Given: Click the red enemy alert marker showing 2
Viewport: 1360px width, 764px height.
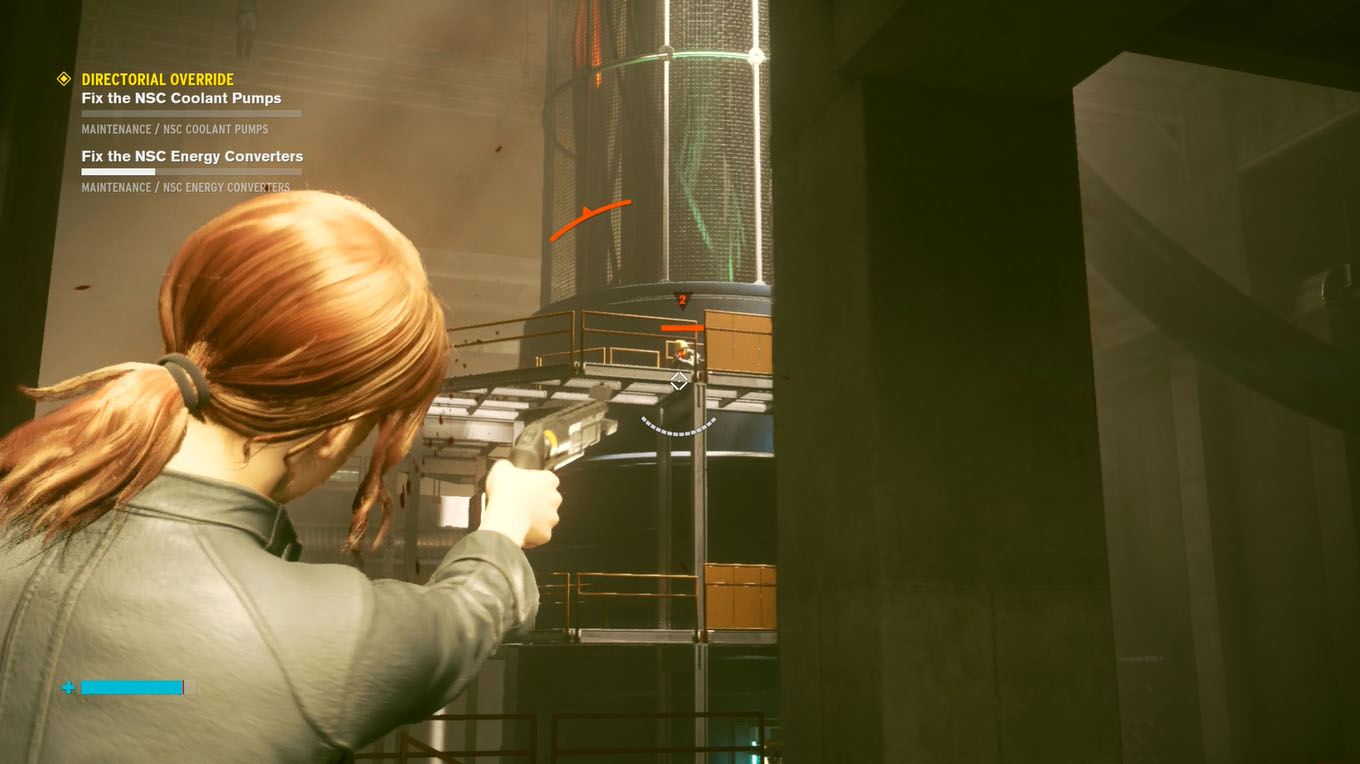Looking at the screenshot, I should 683,298.
